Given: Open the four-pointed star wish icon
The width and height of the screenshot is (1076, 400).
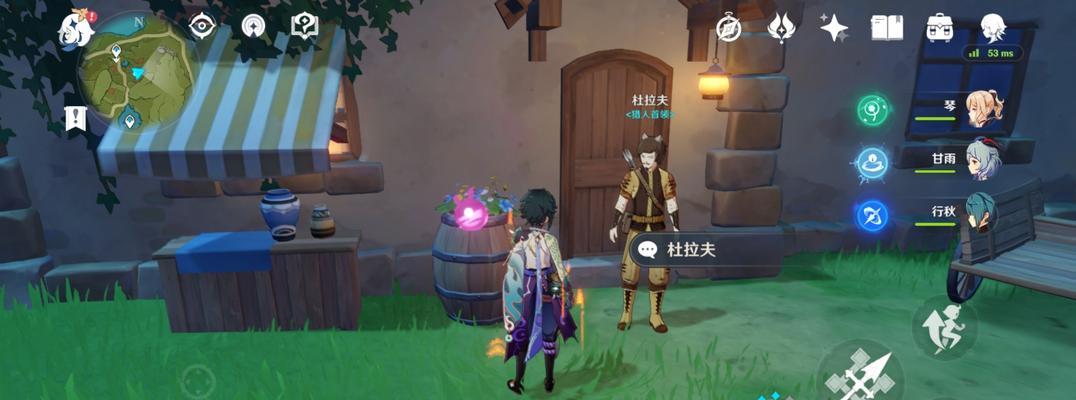Looking at the screenshot, I should (x=833, y=28).
